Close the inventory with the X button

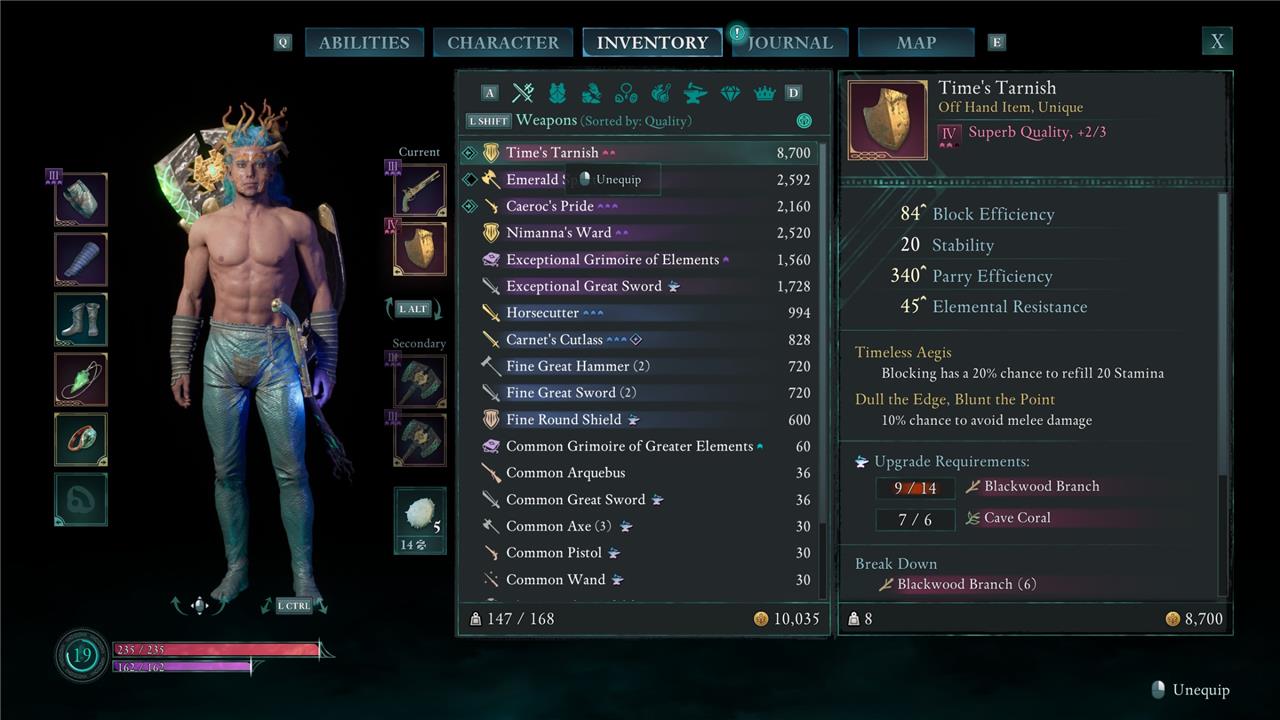tap(1217, 42)
